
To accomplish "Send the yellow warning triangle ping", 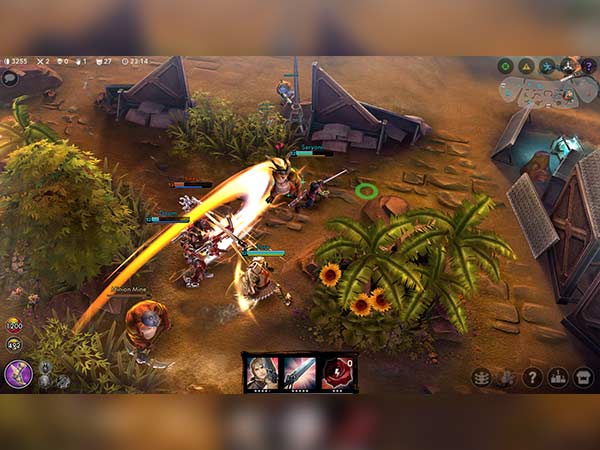I will coord(527,66).
